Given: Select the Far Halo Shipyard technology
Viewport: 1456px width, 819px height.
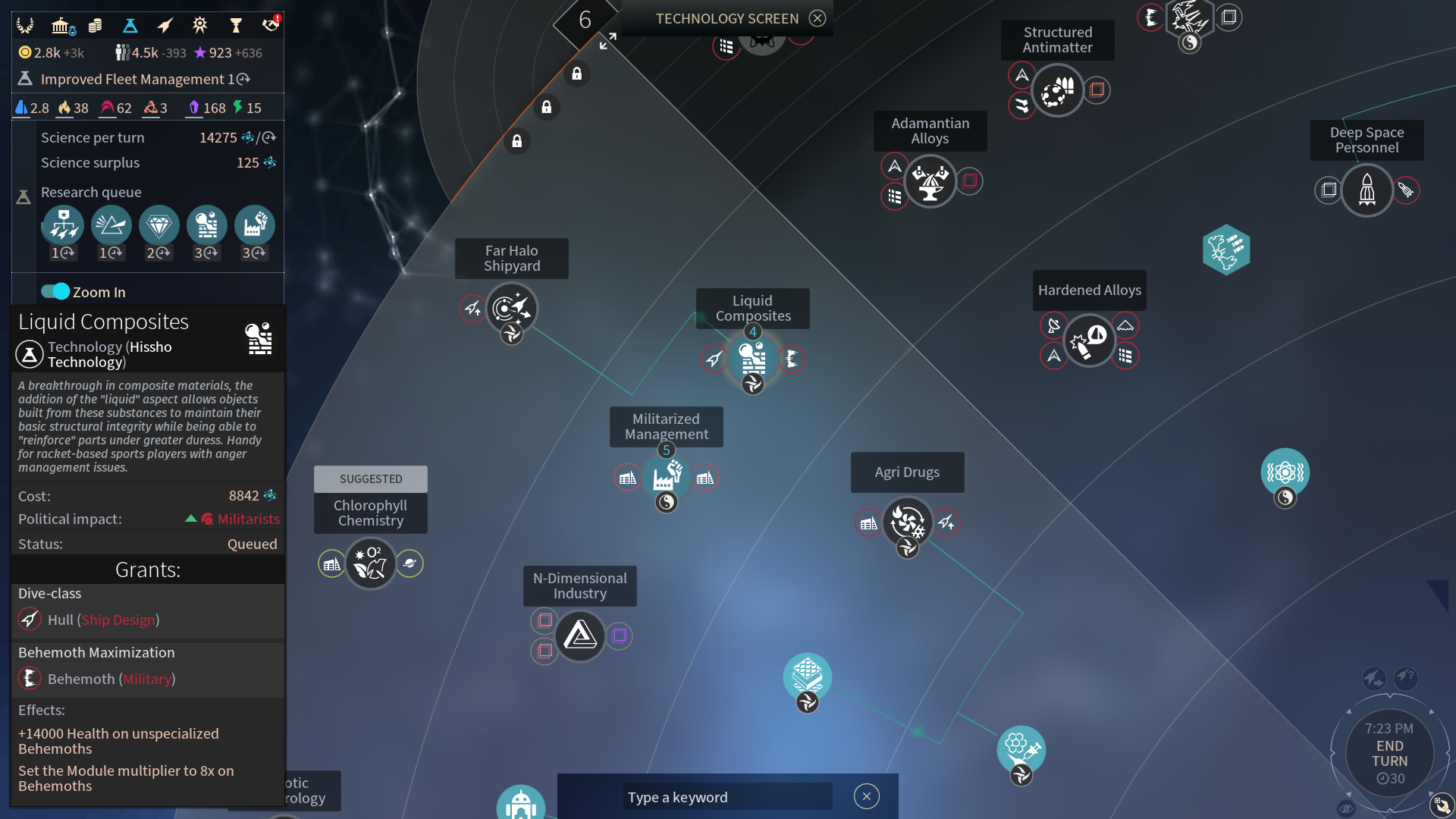Looking at the screenshot, I should [x=511, y=309].
